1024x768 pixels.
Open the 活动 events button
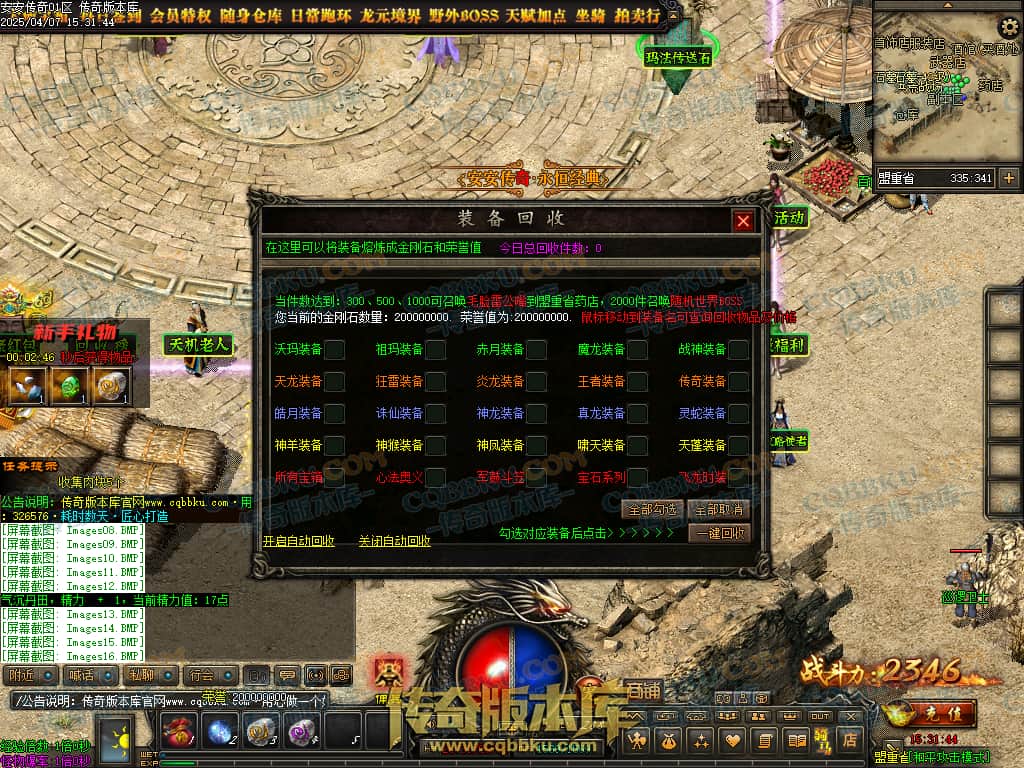click(789, 217)
